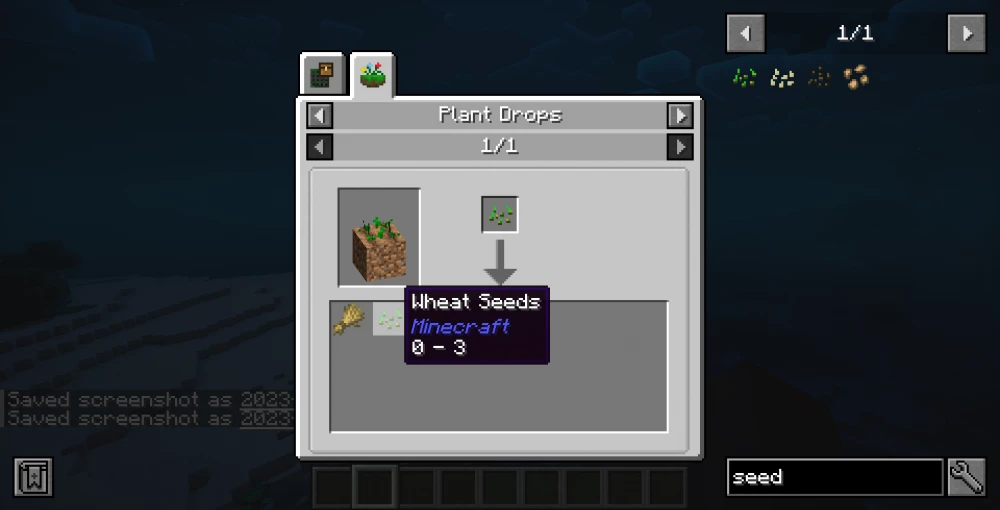Go to next recipe category arrow
This screenshot has height=510, width=1000.
[680, 115]
